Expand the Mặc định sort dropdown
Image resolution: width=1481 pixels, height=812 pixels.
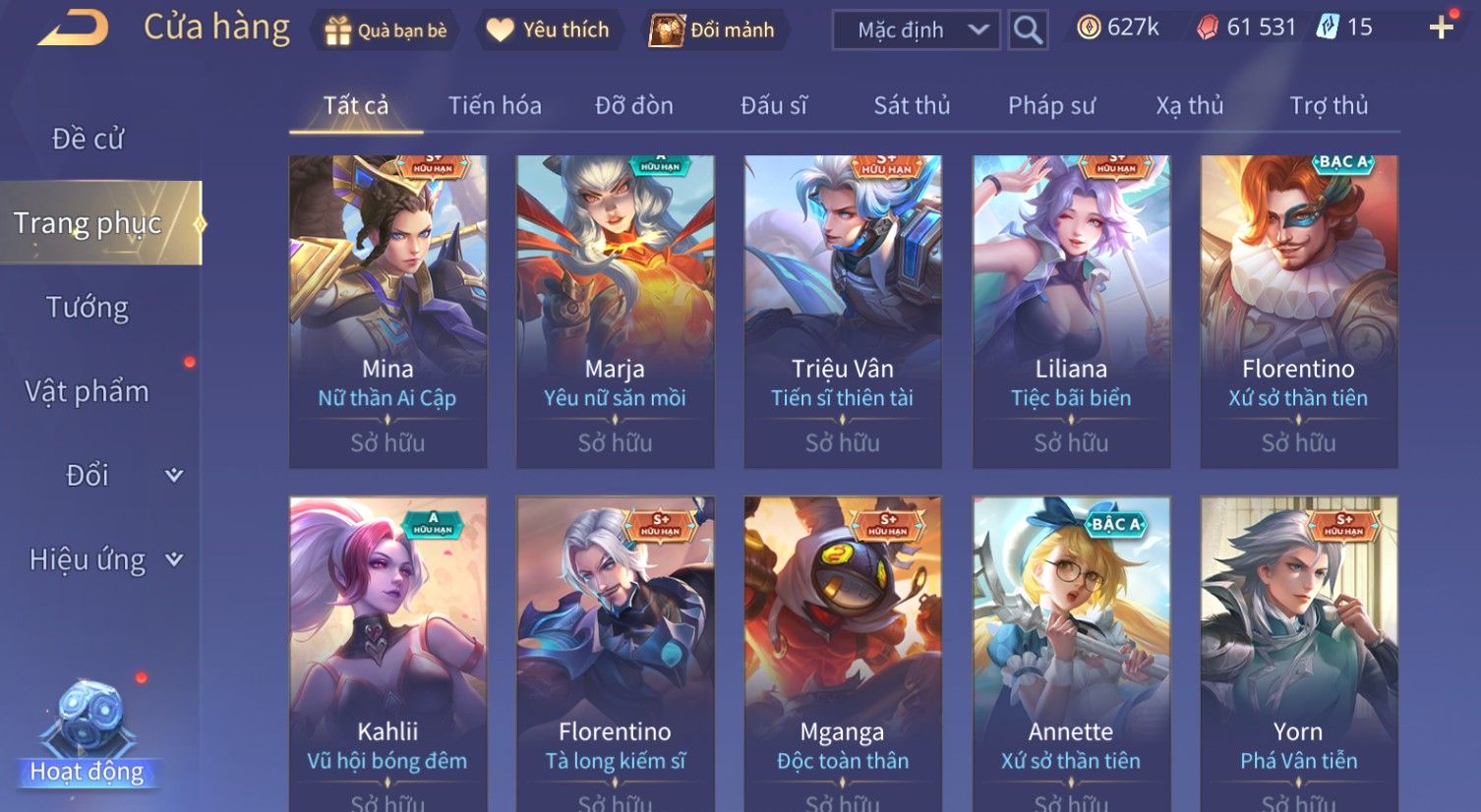point(916,30)
